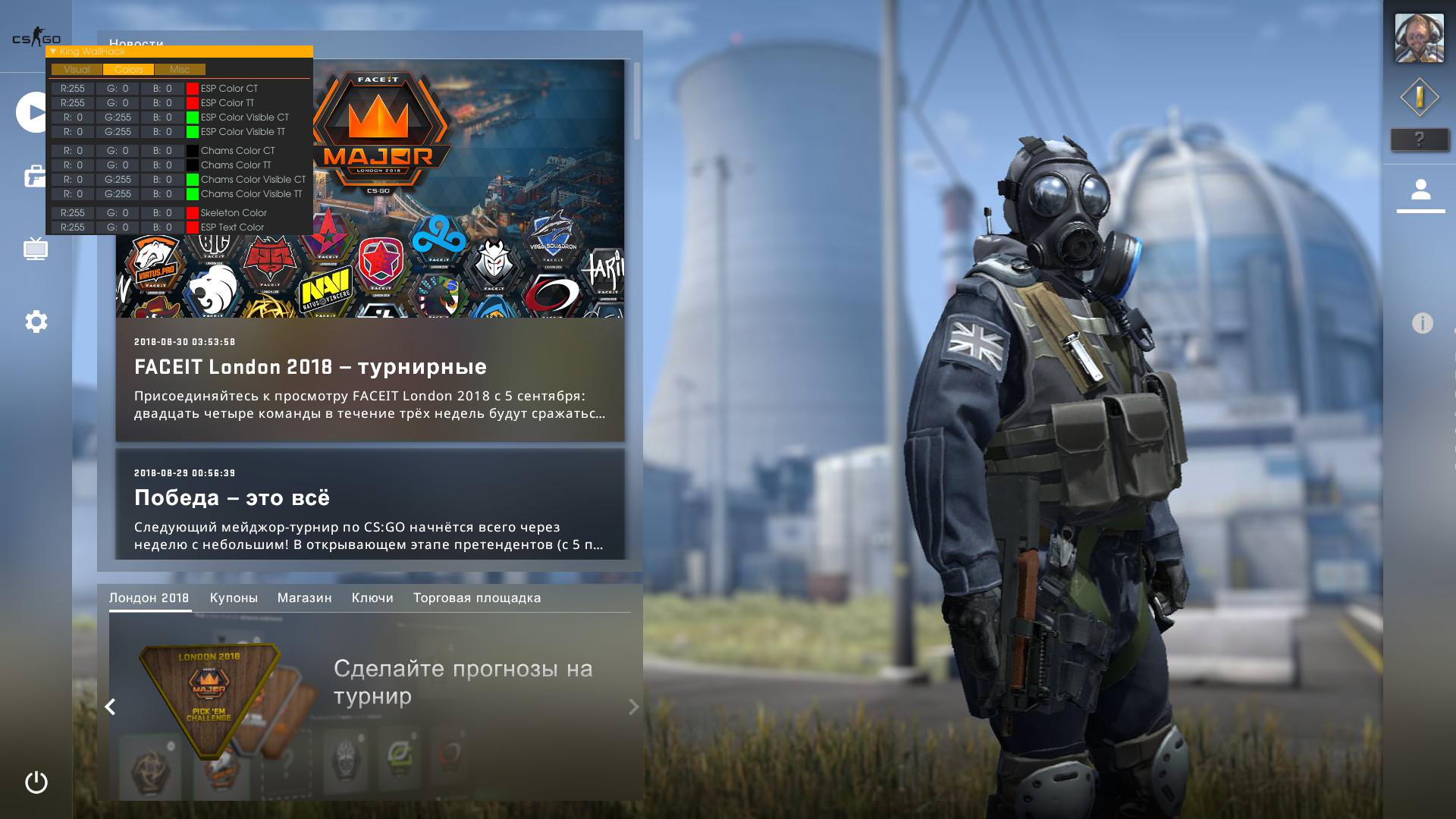Pick the Skeleton Color swatch
The height and width of the screenshot is (819, 1456).
193,213
